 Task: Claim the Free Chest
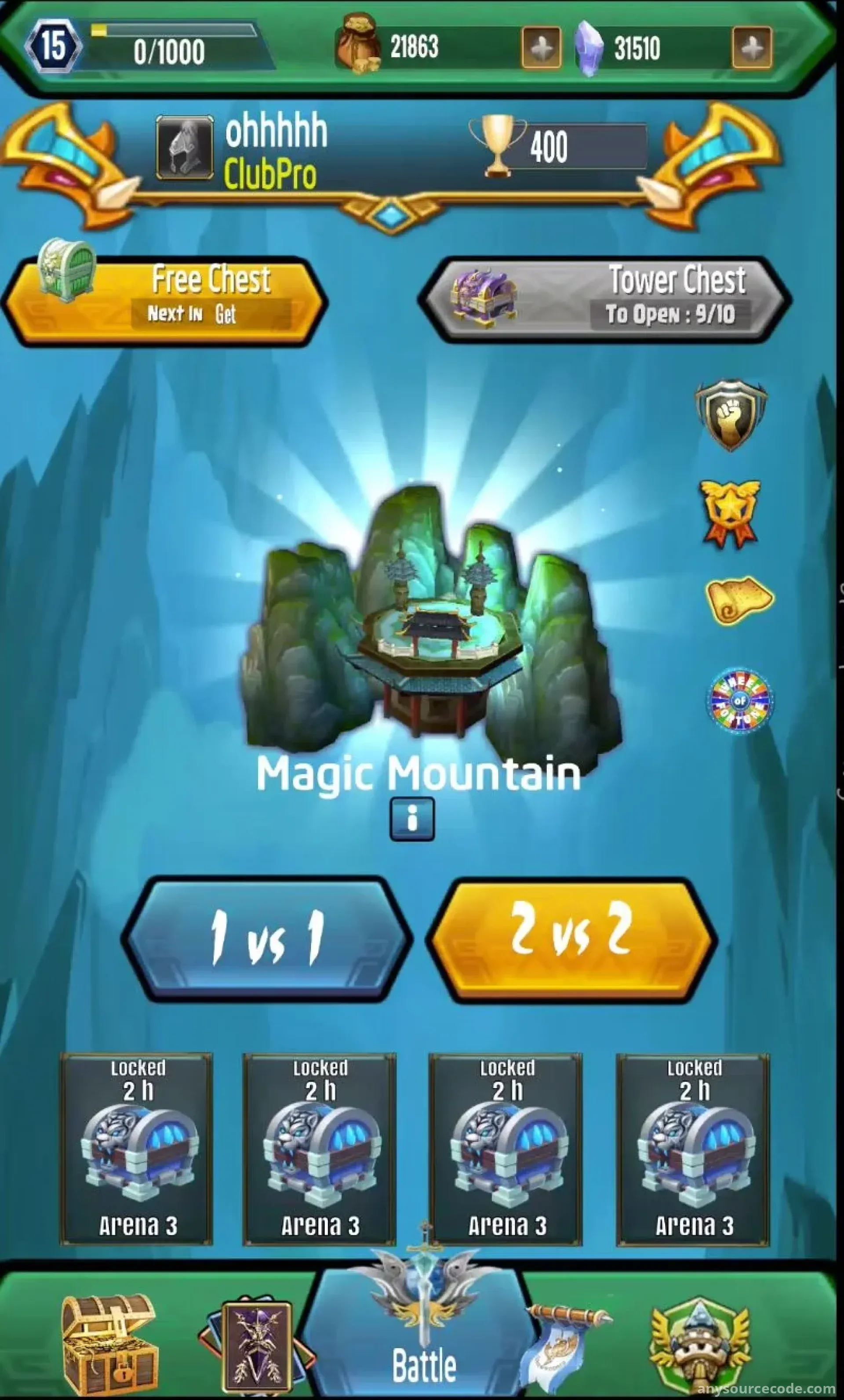pyautogui.click(x=165, y=301)
